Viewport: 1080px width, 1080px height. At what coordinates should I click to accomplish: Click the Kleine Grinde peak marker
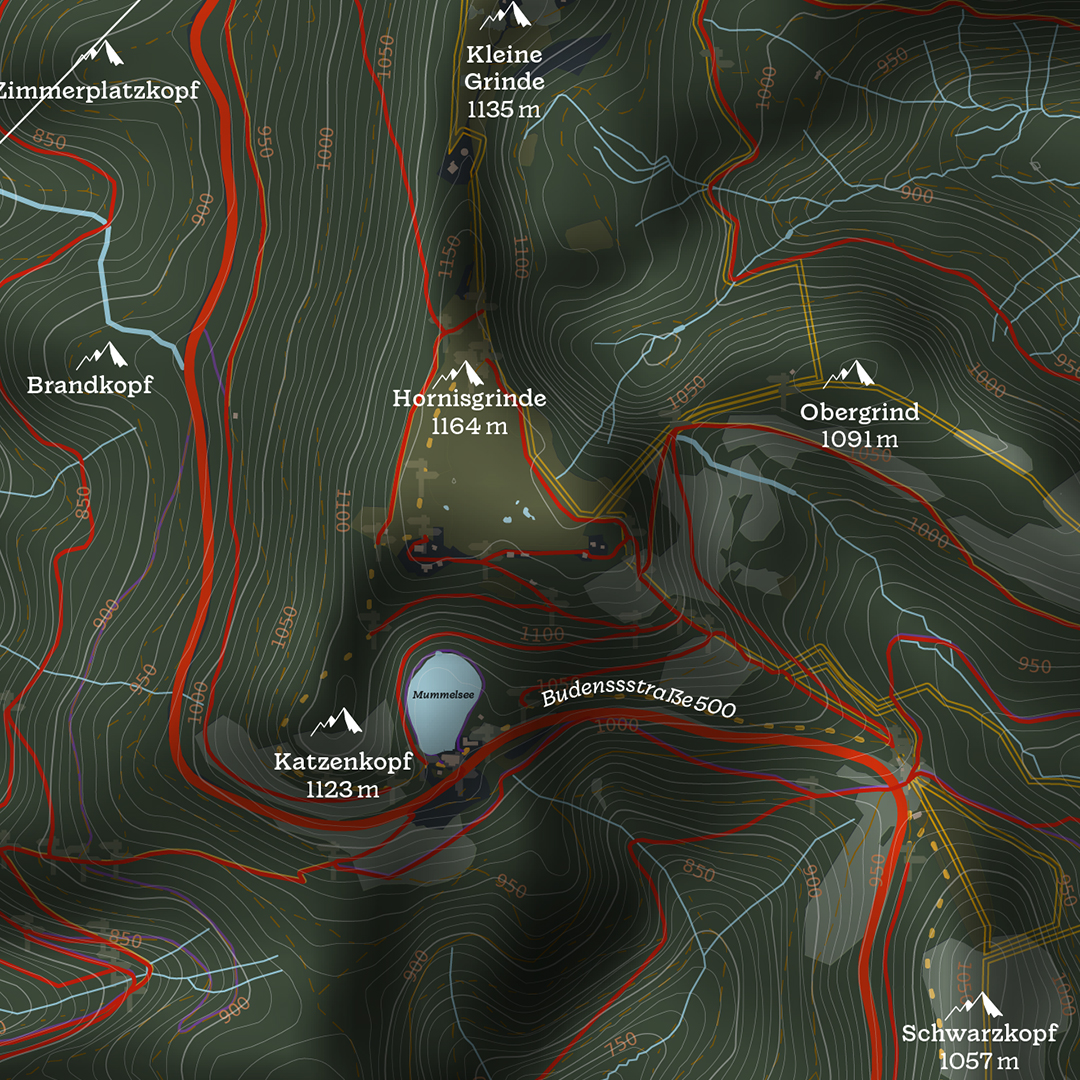point(505,15)
